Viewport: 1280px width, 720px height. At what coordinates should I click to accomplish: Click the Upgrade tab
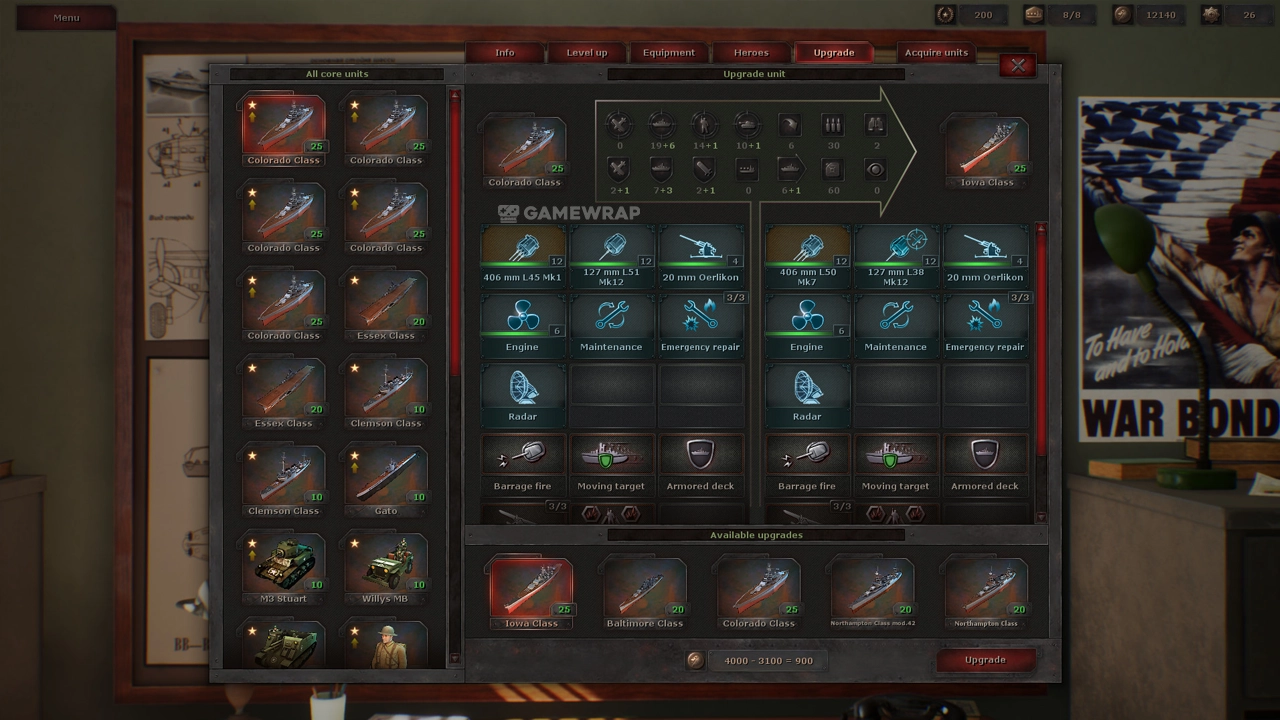[833, 53]
